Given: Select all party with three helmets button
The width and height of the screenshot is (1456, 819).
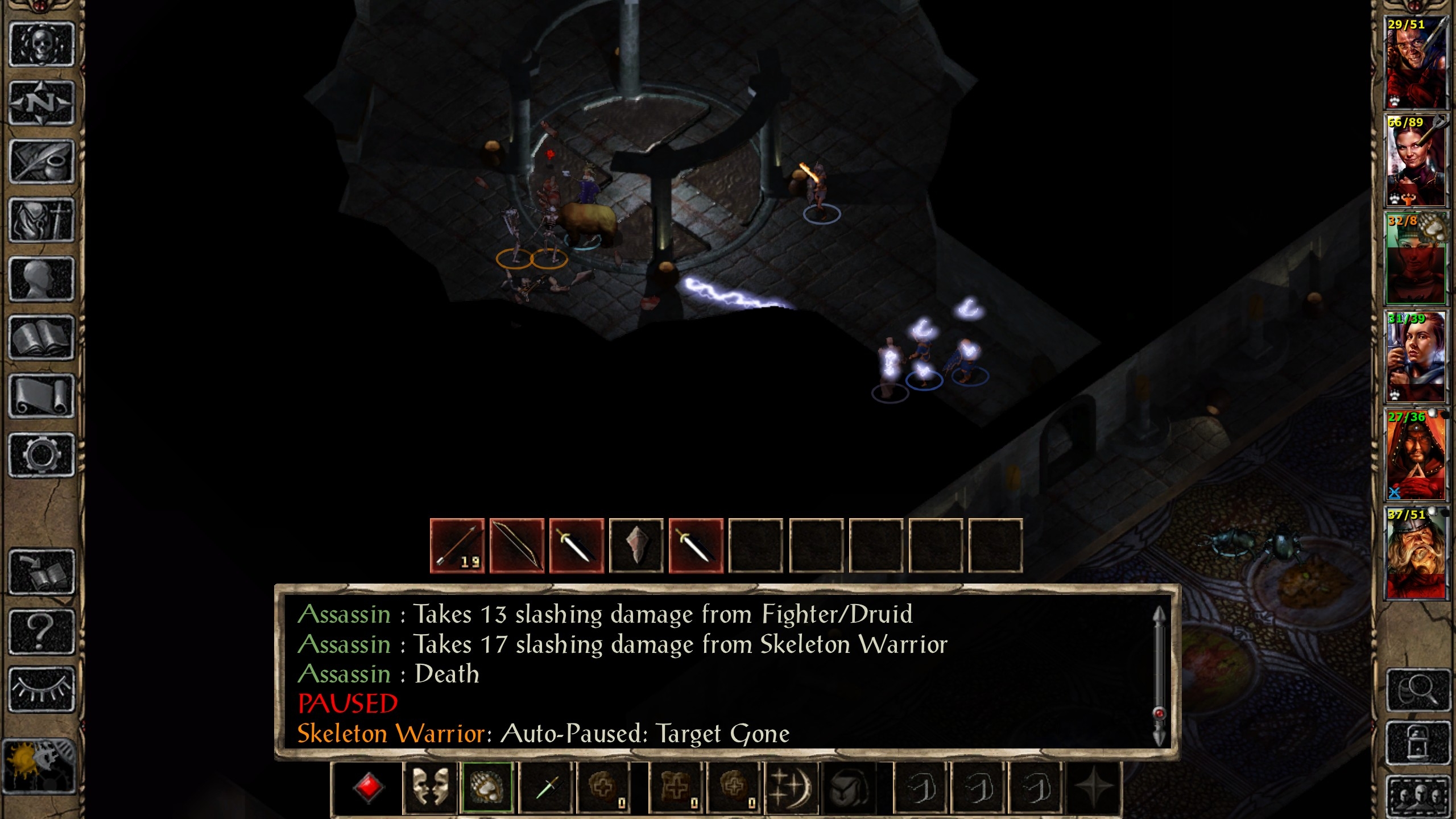Looking at the screenshot, I should pos(1417,795).
